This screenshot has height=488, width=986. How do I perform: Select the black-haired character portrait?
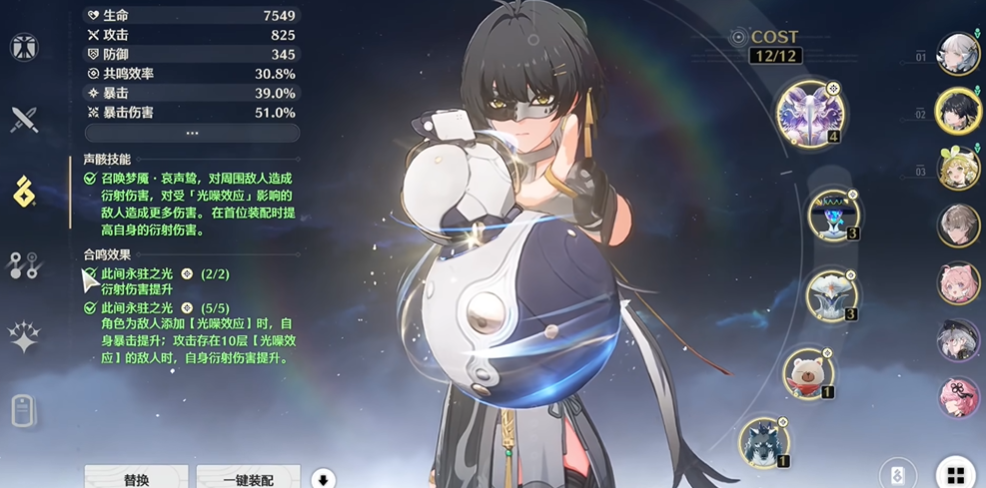[957, 110]
